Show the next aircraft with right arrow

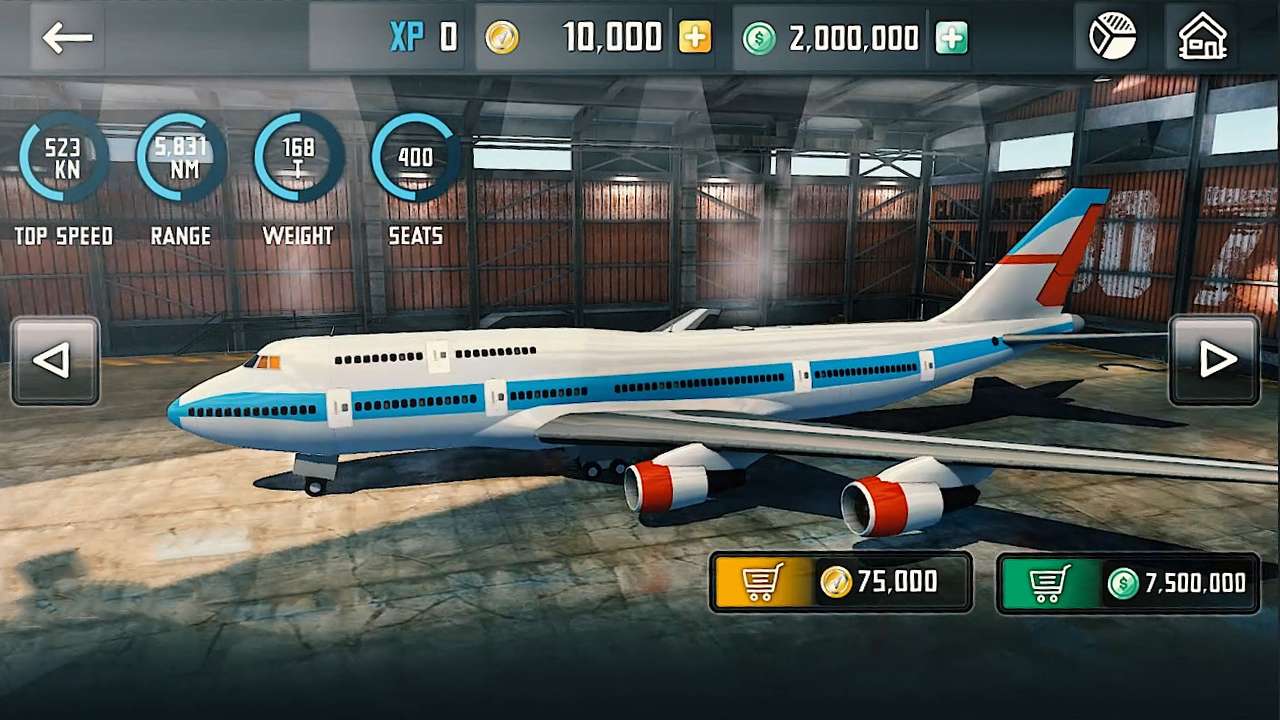(1217, 360)
